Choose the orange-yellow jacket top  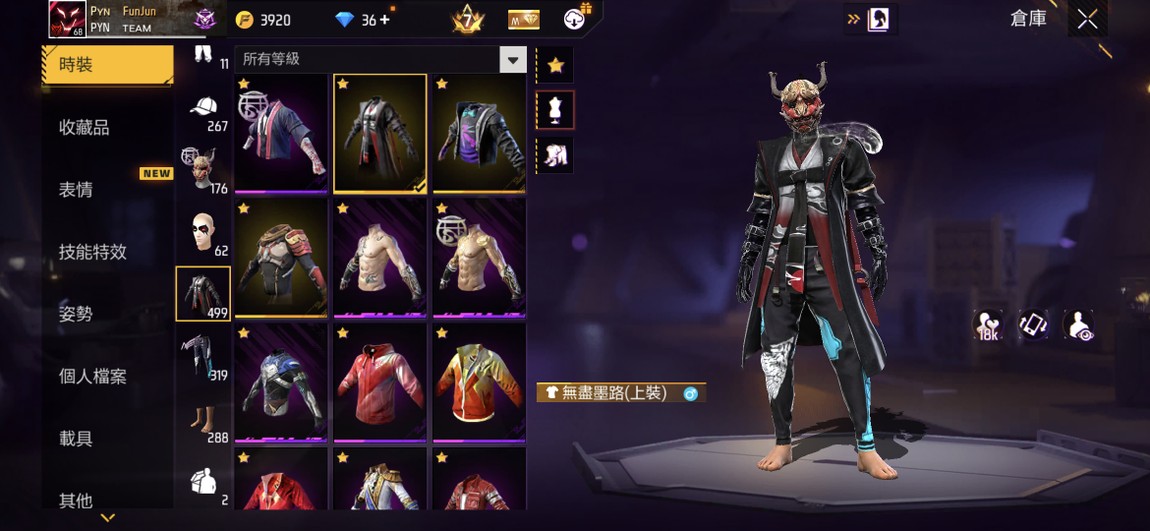click(479, 382)
